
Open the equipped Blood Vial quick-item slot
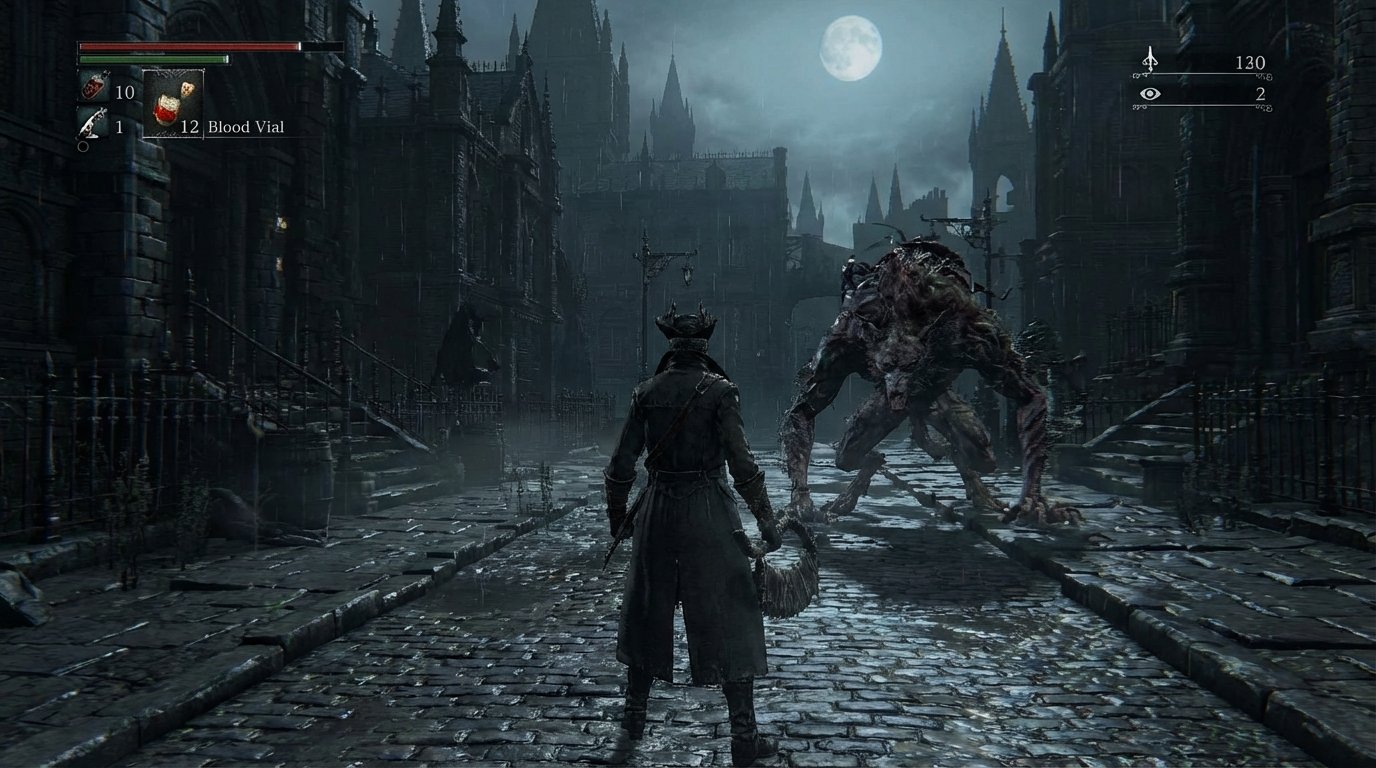(172, 103)
